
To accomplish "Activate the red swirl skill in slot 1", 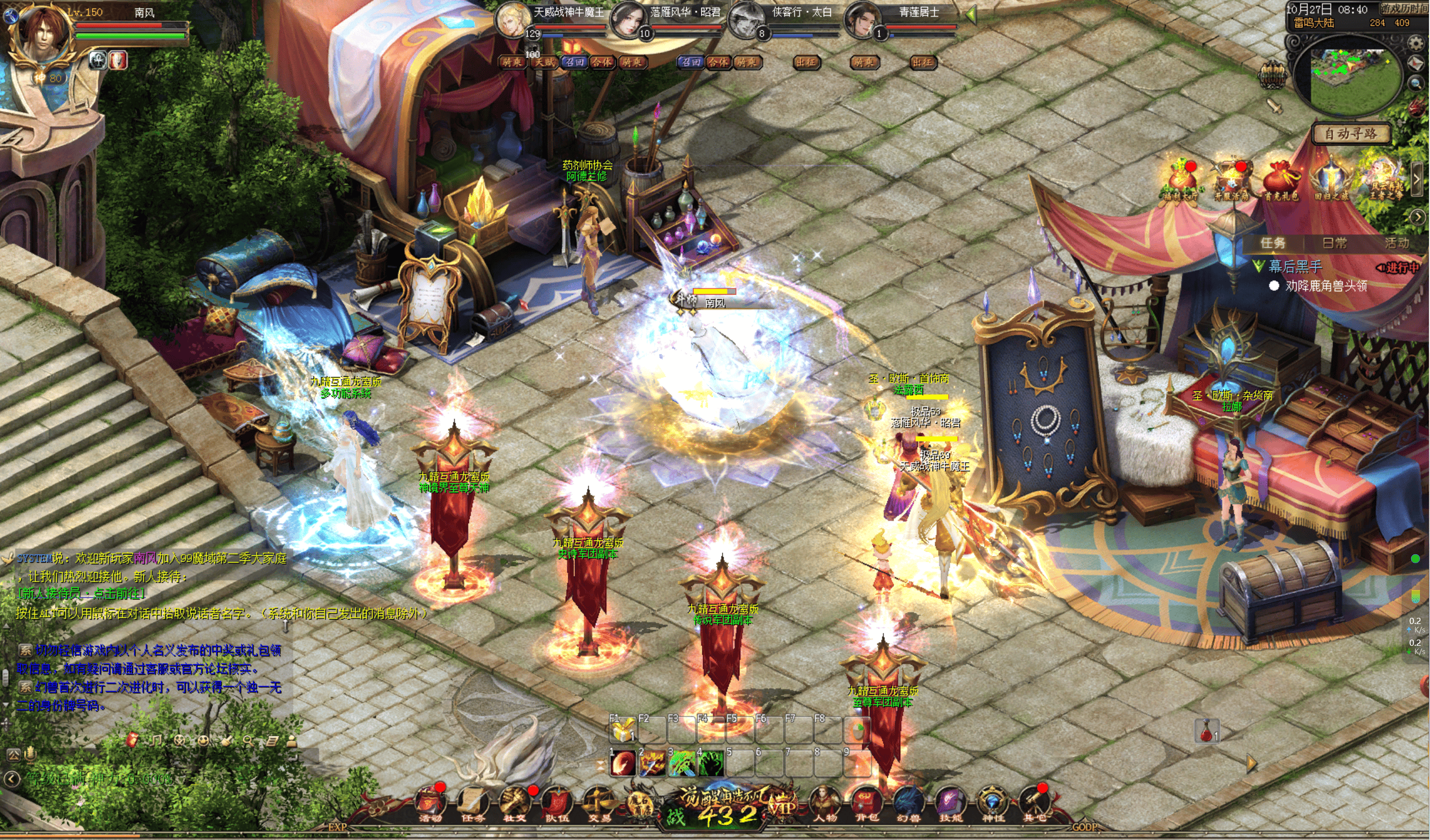I will [623, 764].
